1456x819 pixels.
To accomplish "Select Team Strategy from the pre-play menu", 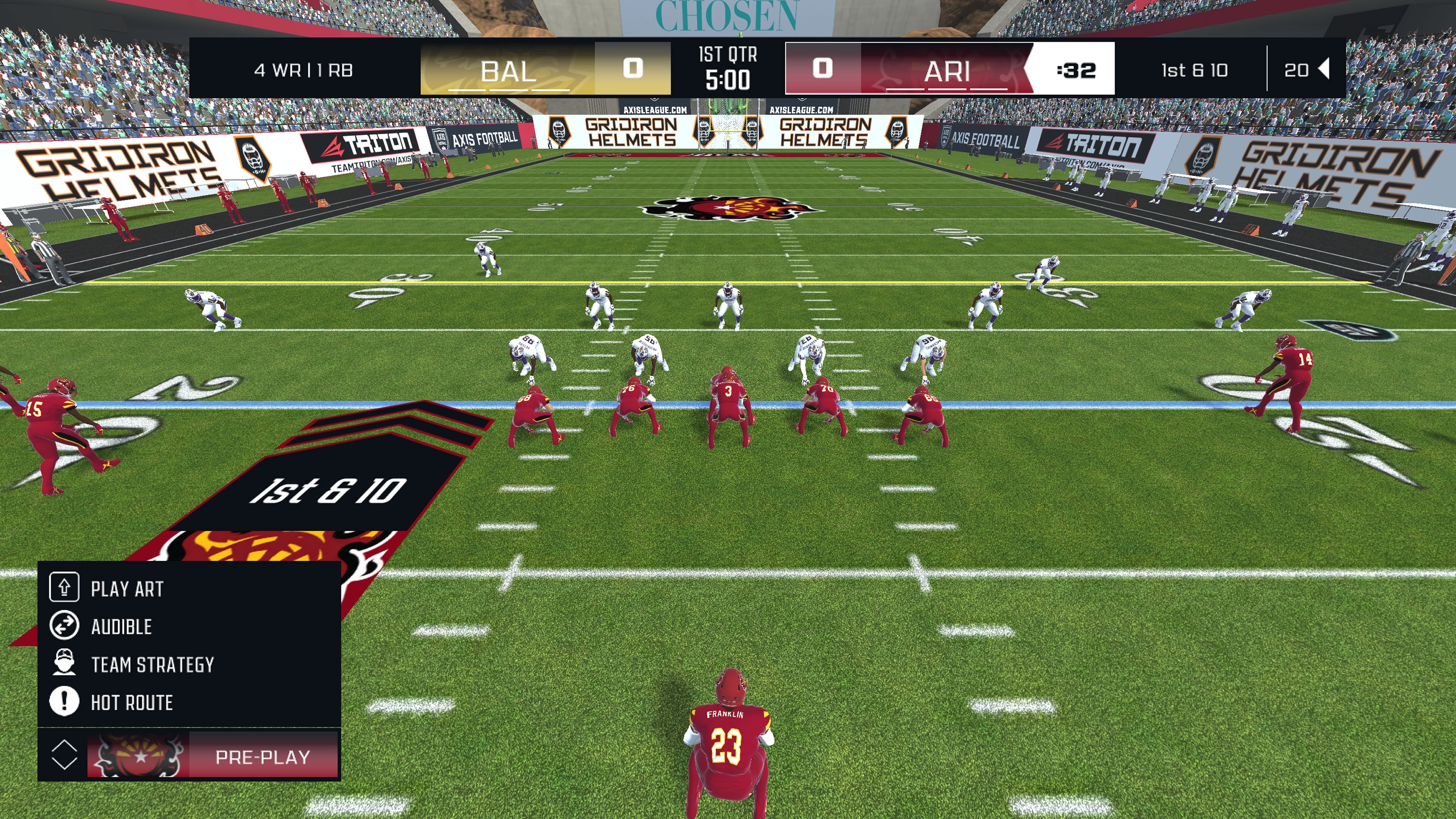I will point(152,665).
